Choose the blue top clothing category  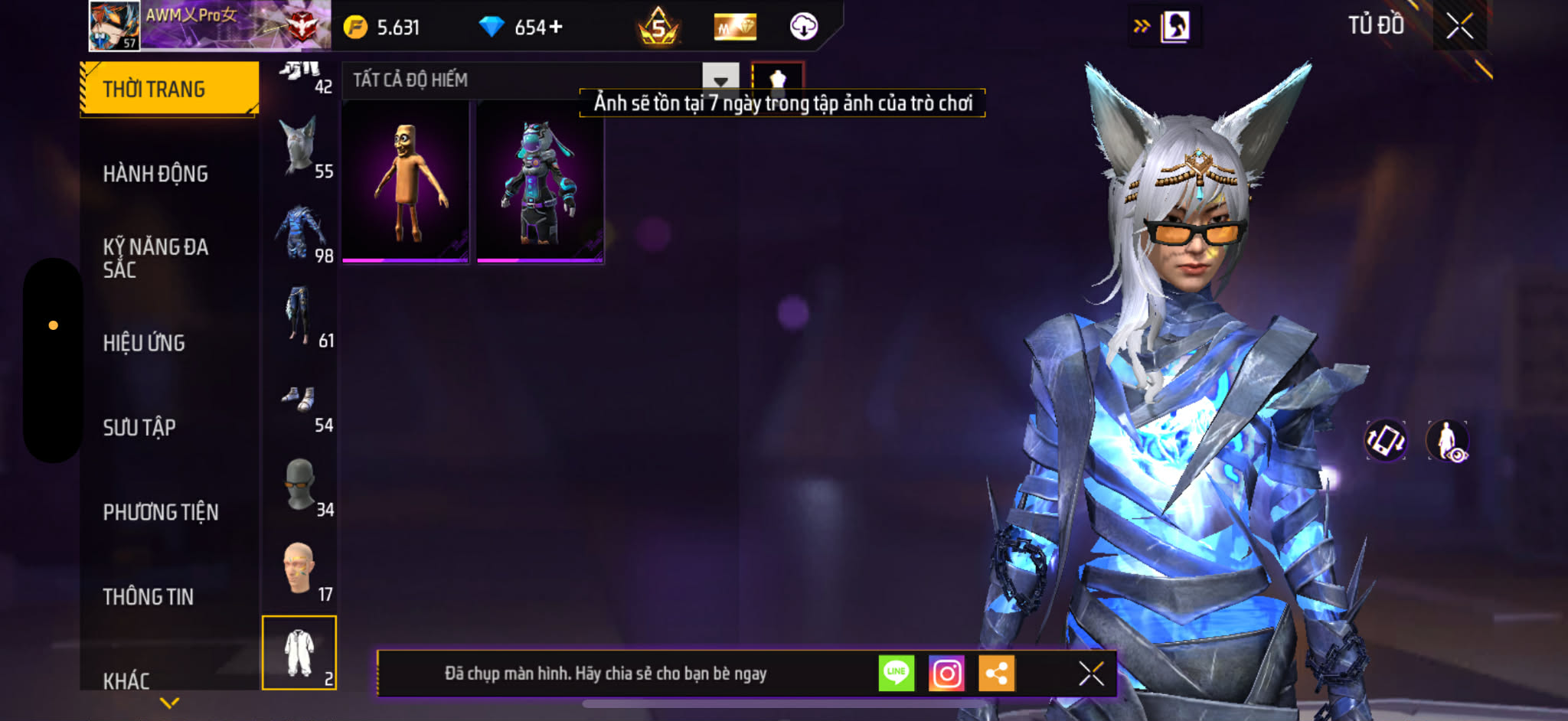coord(299,233)
